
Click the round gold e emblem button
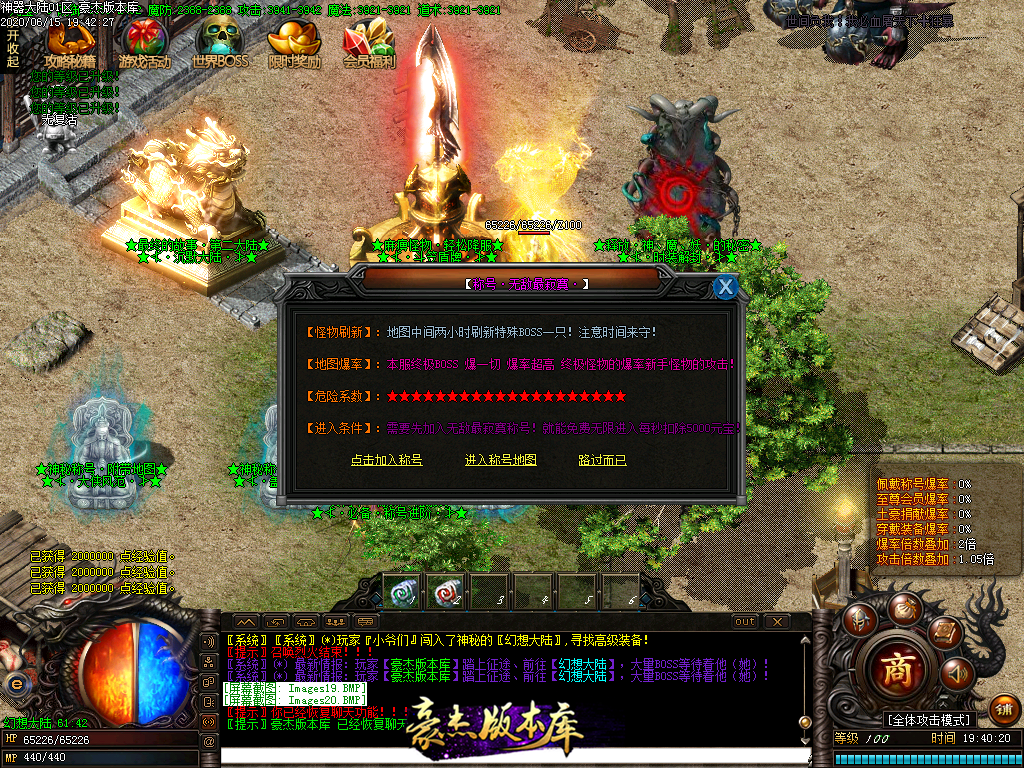[15, 683]
